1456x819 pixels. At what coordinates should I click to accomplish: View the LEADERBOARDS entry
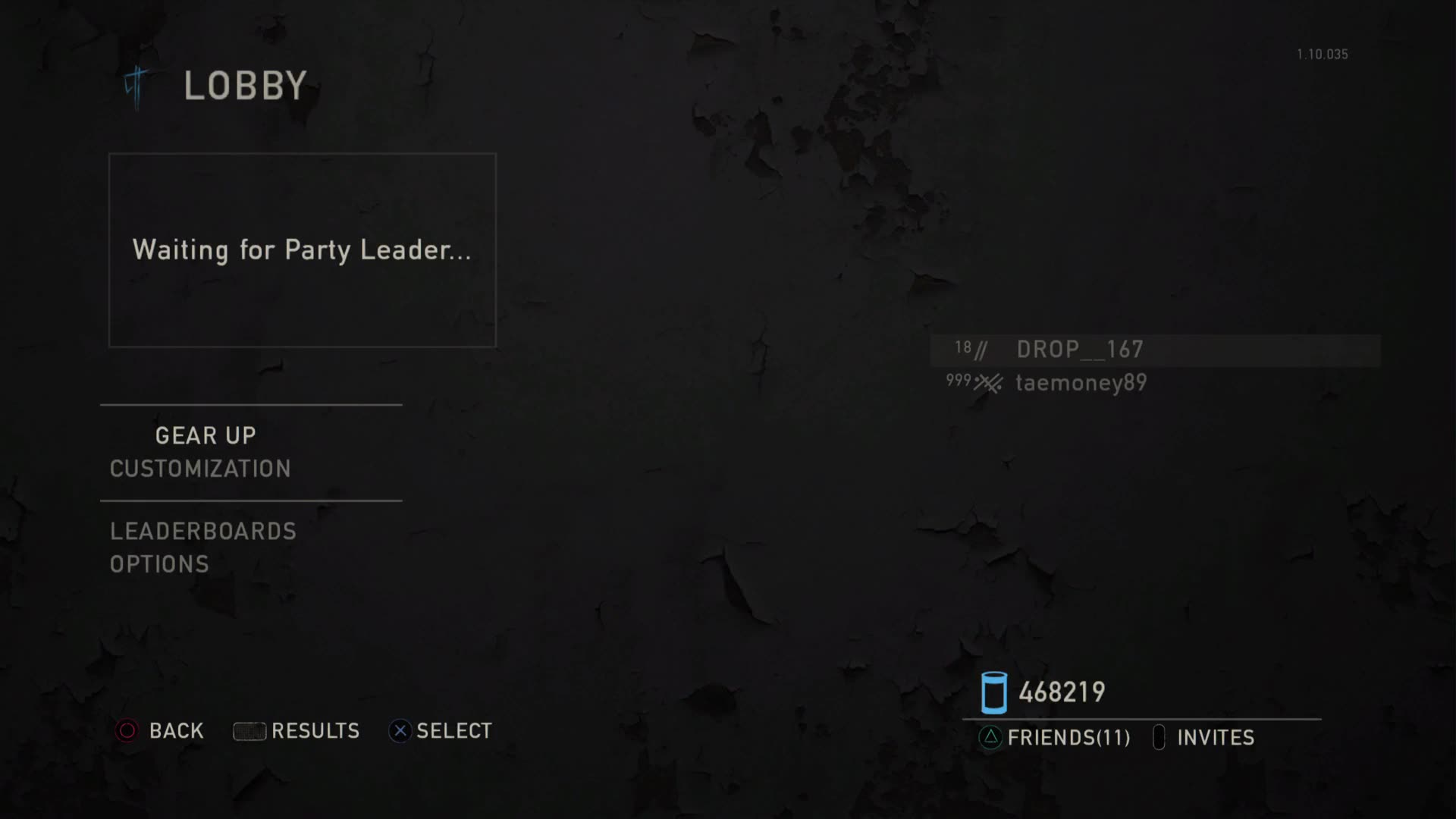coord(202,531)
